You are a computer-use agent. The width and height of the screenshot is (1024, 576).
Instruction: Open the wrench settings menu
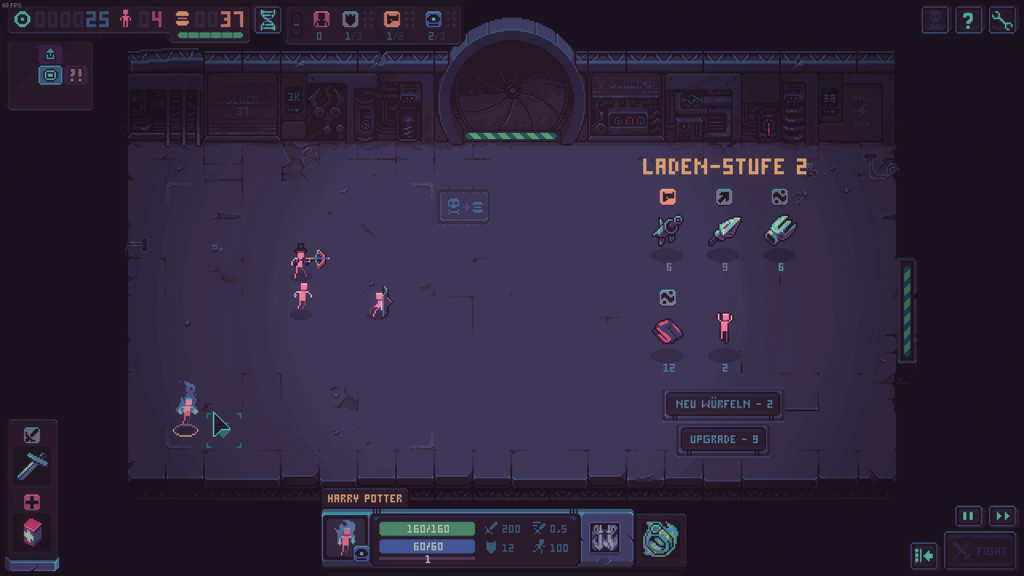(1002, 20)
